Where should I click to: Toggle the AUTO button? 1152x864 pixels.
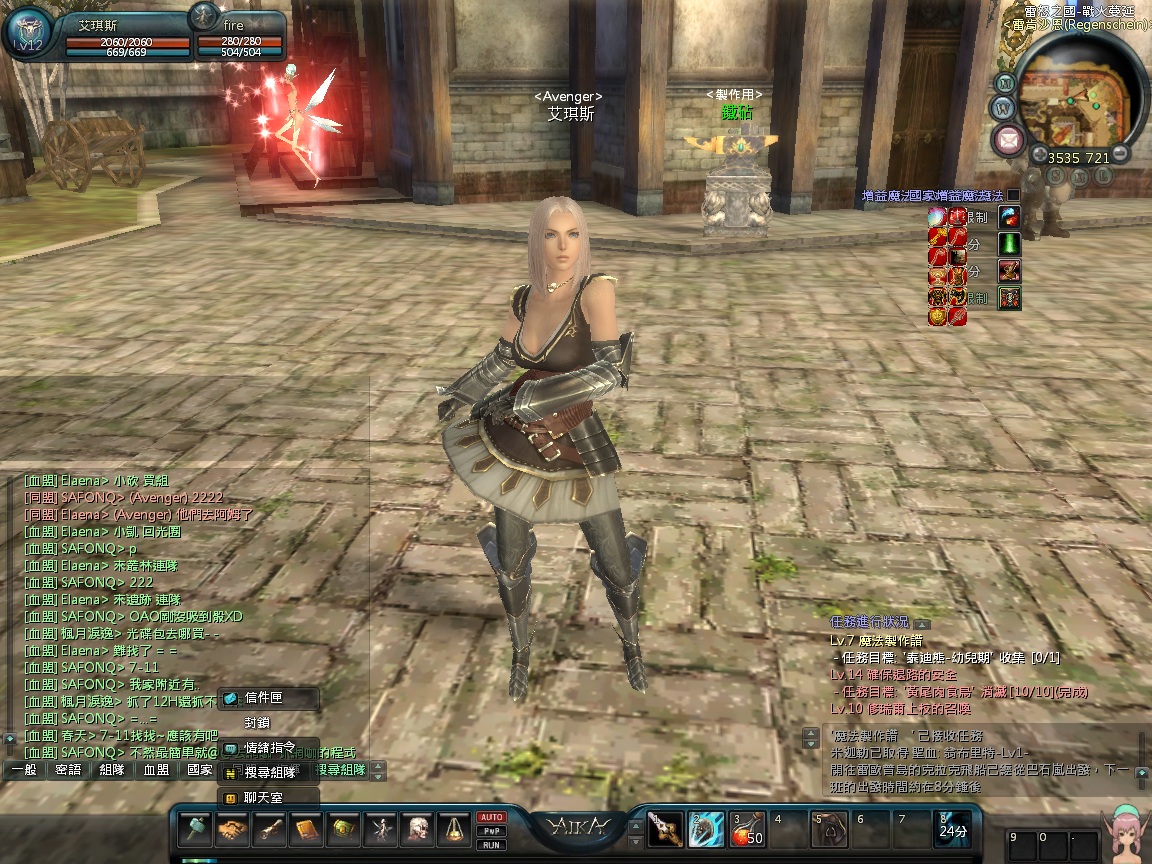[x=491, y=817]
